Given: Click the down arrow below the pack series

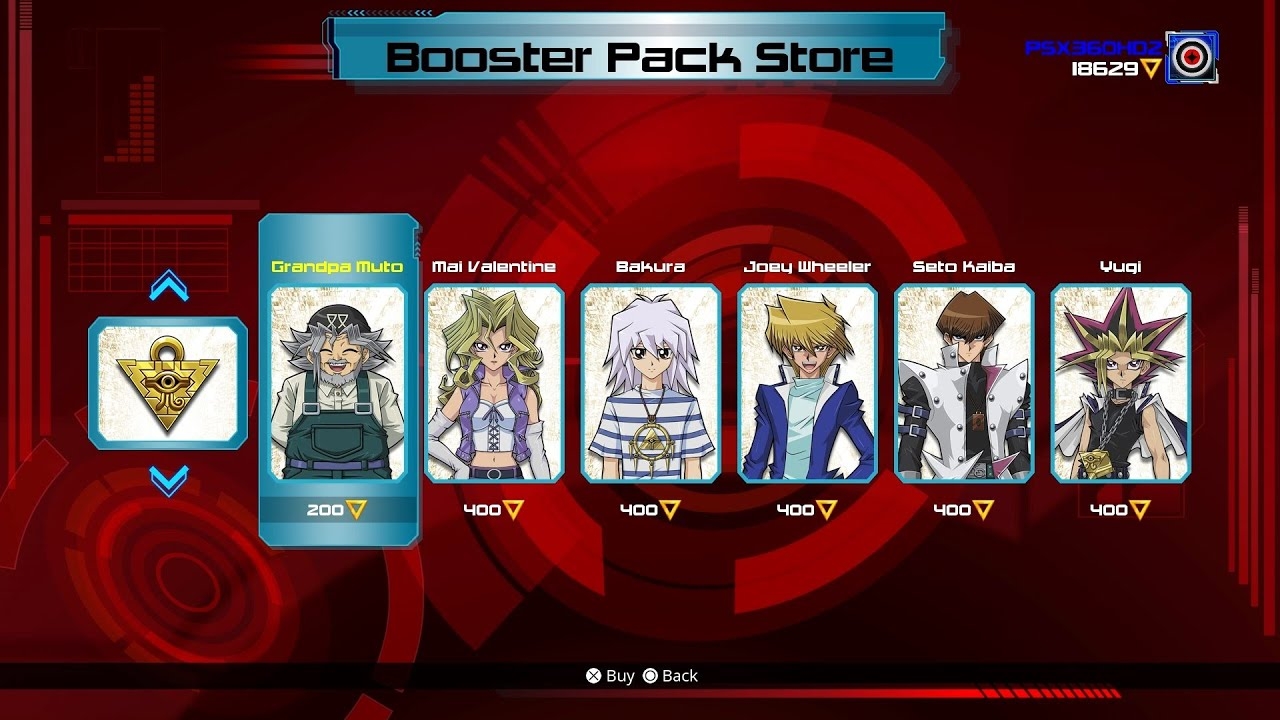Looking at the screenshot, I should point(167,480).
